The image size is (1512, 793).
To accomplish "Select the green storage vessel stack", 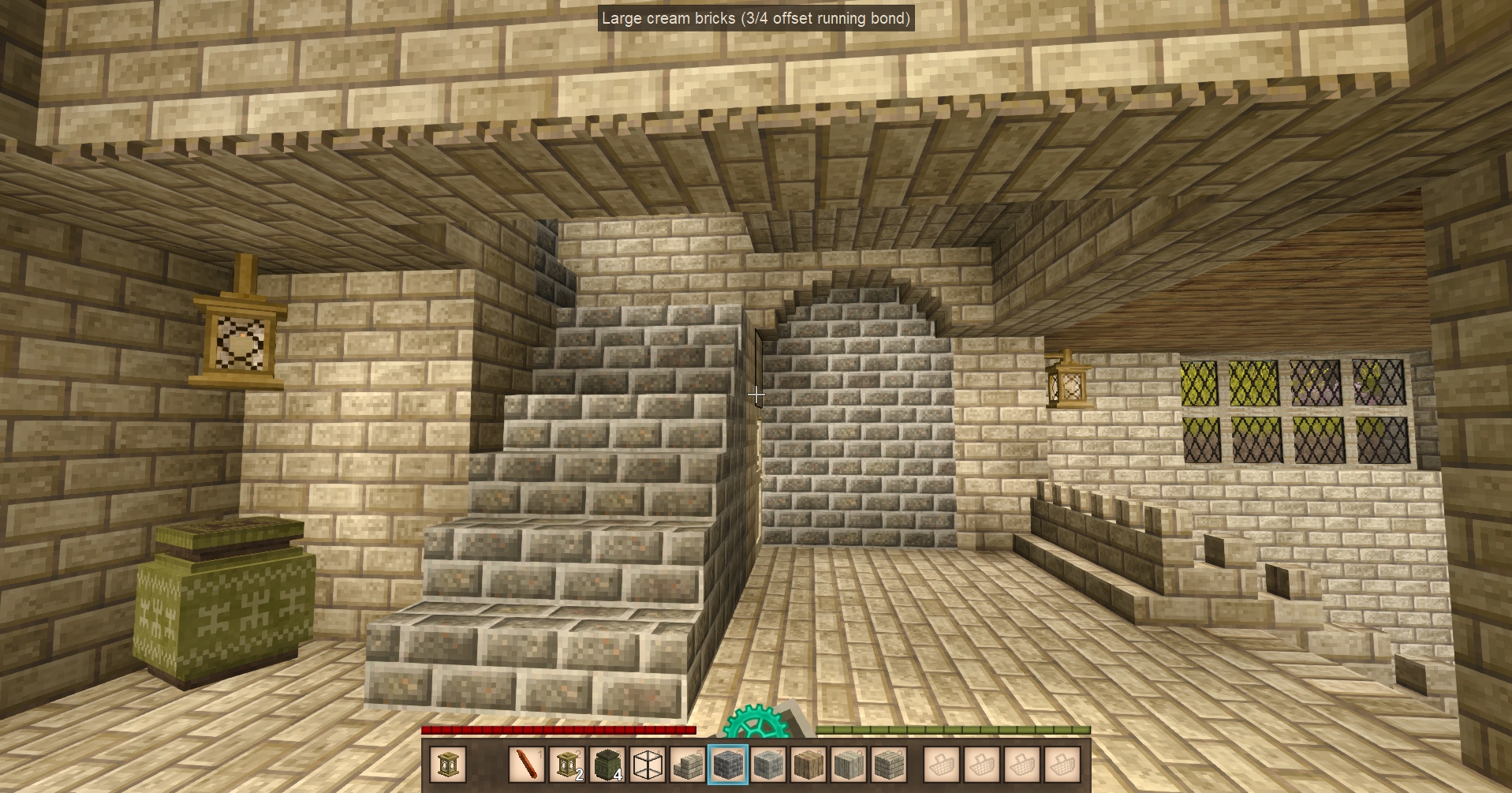I will point(607,764).
